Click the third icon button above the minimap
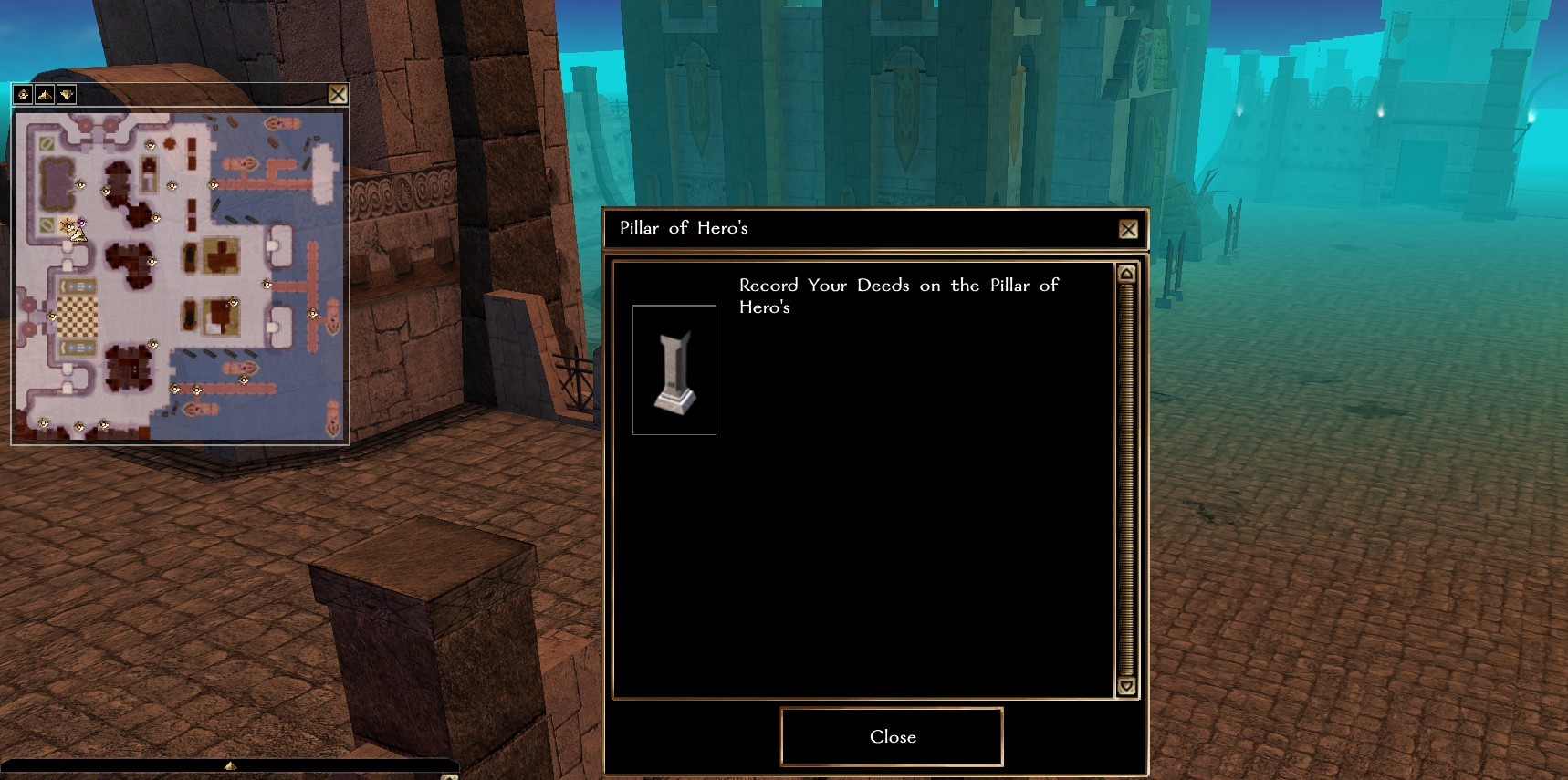 [67, 94]
